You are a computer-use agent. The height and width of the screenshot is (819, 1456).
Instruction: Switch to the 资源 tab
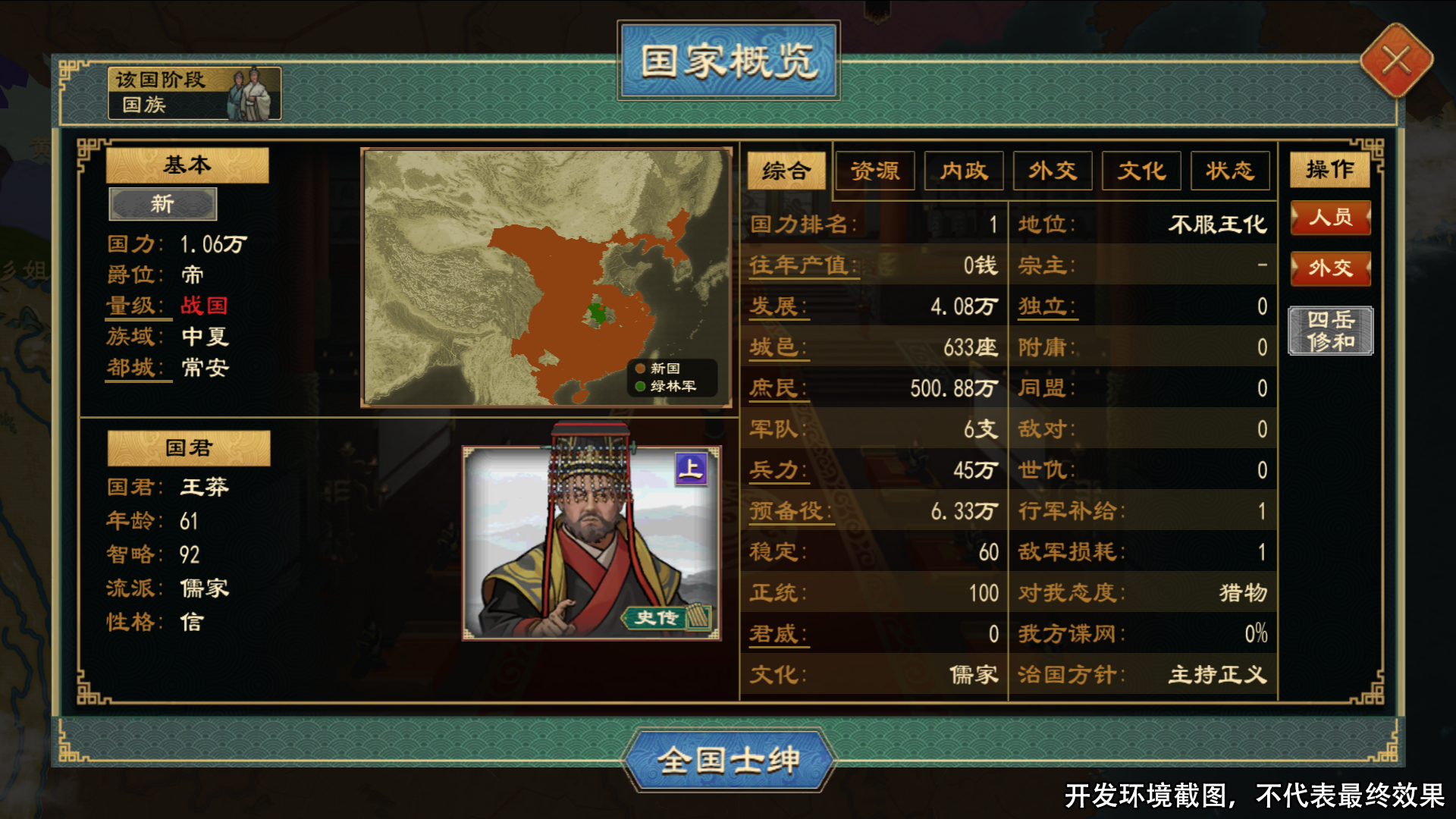coord(875,170)
